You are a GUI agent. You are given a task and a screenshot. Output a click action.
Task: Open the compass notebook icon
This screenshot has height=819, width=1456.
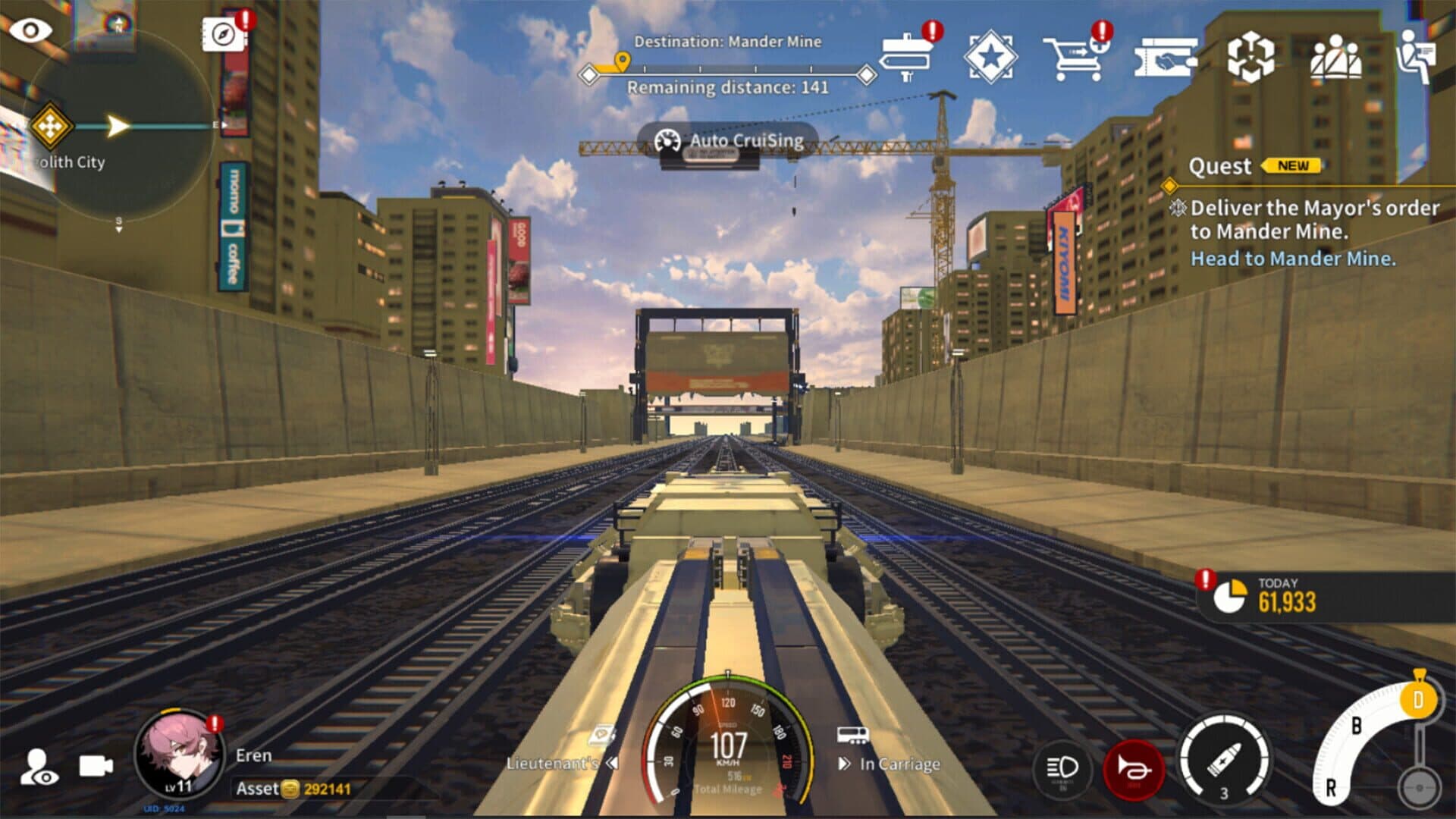coord(222,34)
